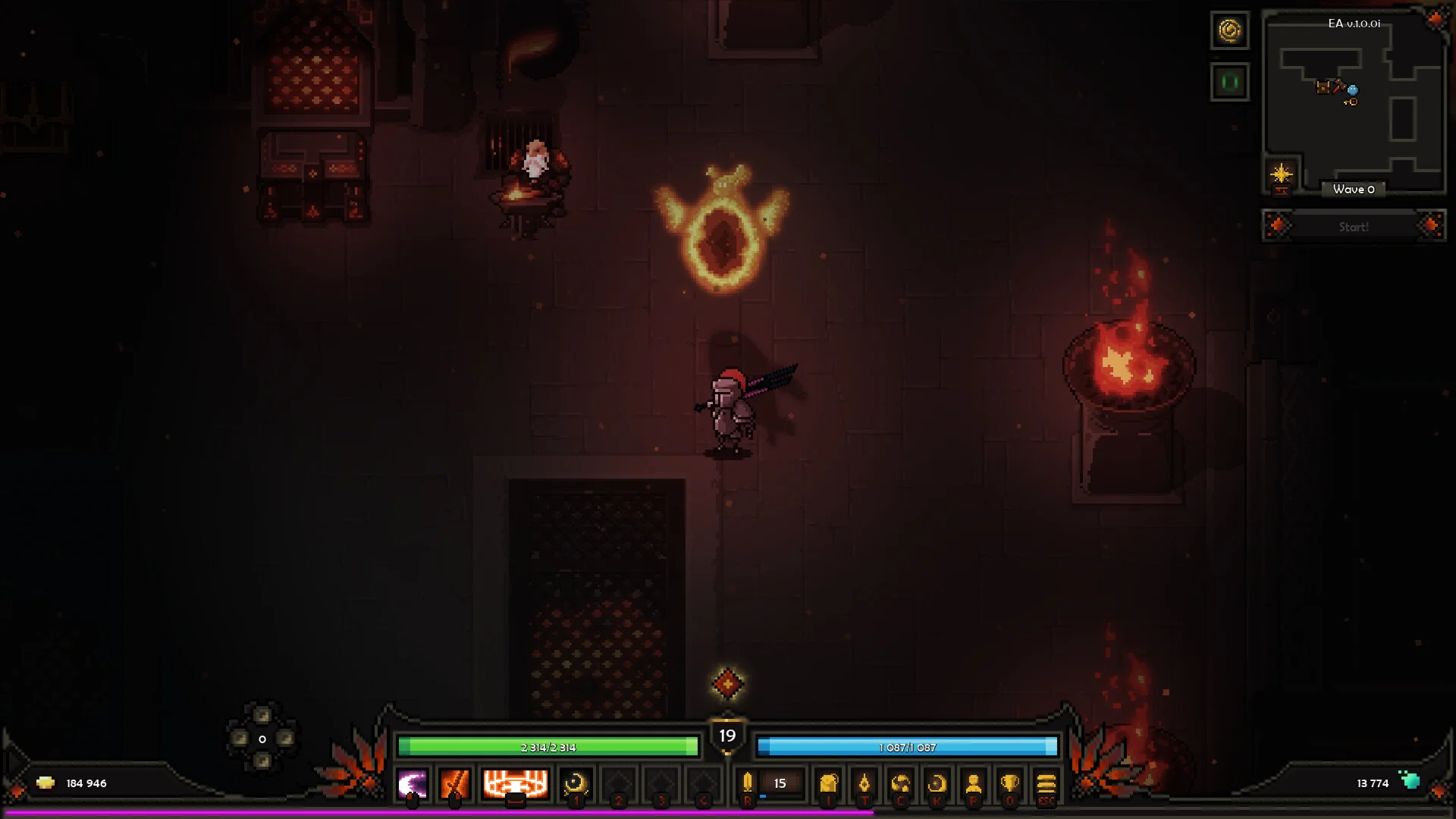Use the potion flask with 15 charges
The image size is (1456, 819).
pos(748,783)
